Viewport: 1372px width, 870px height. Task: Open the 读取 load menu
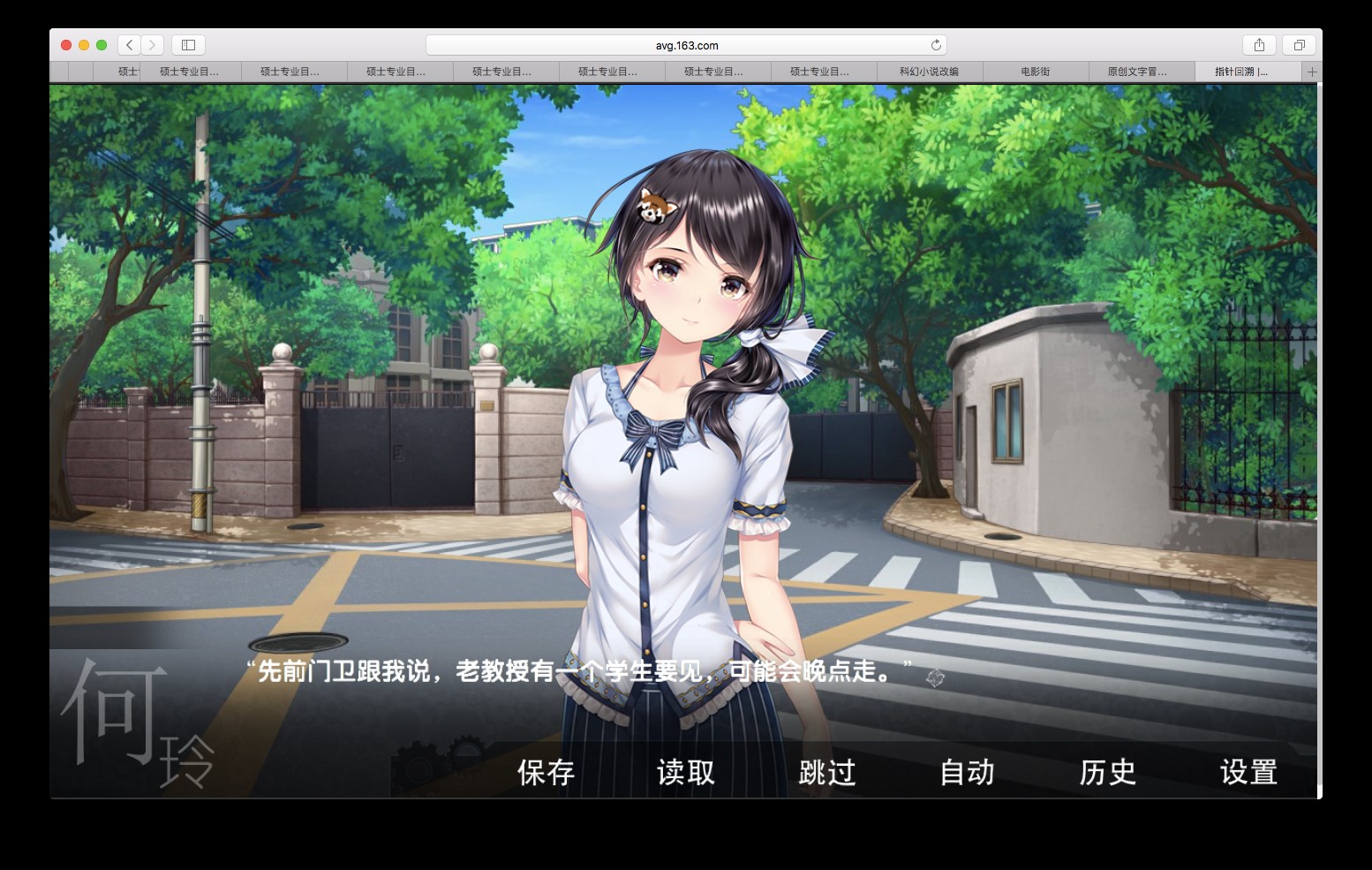click(x=686, y=772)
